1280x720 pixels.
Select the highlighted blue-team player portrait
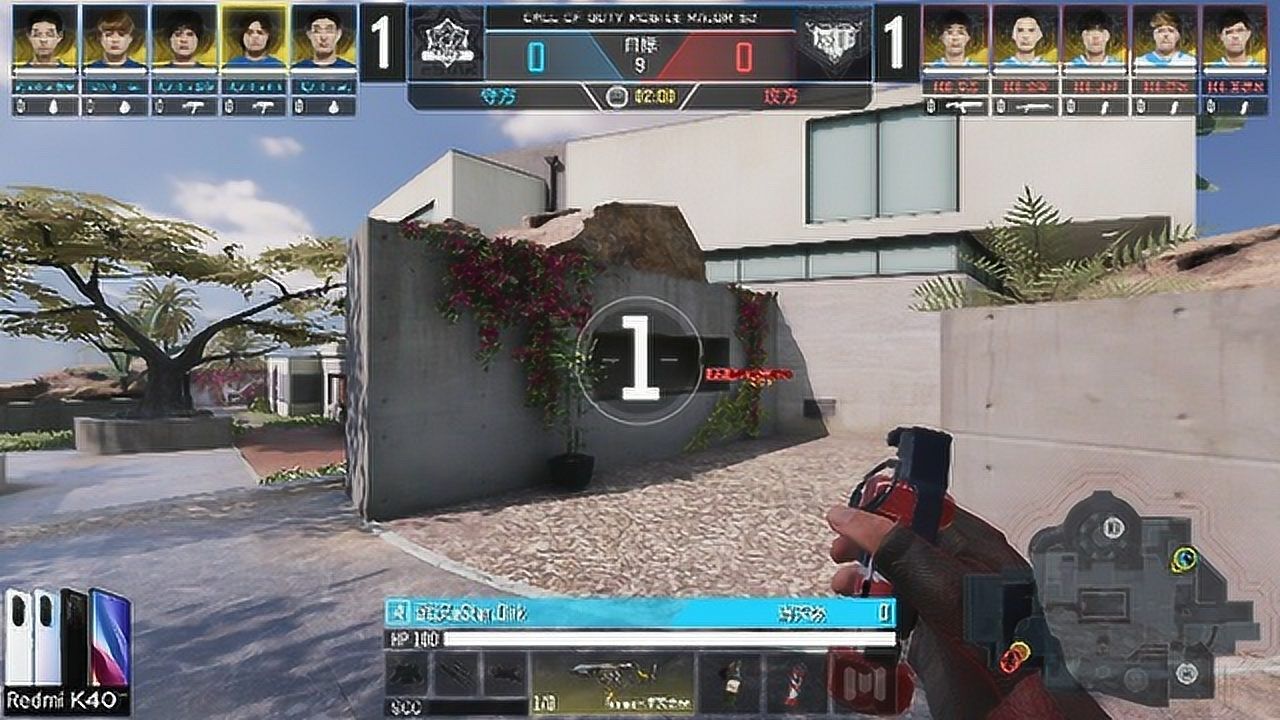point(254,37)
